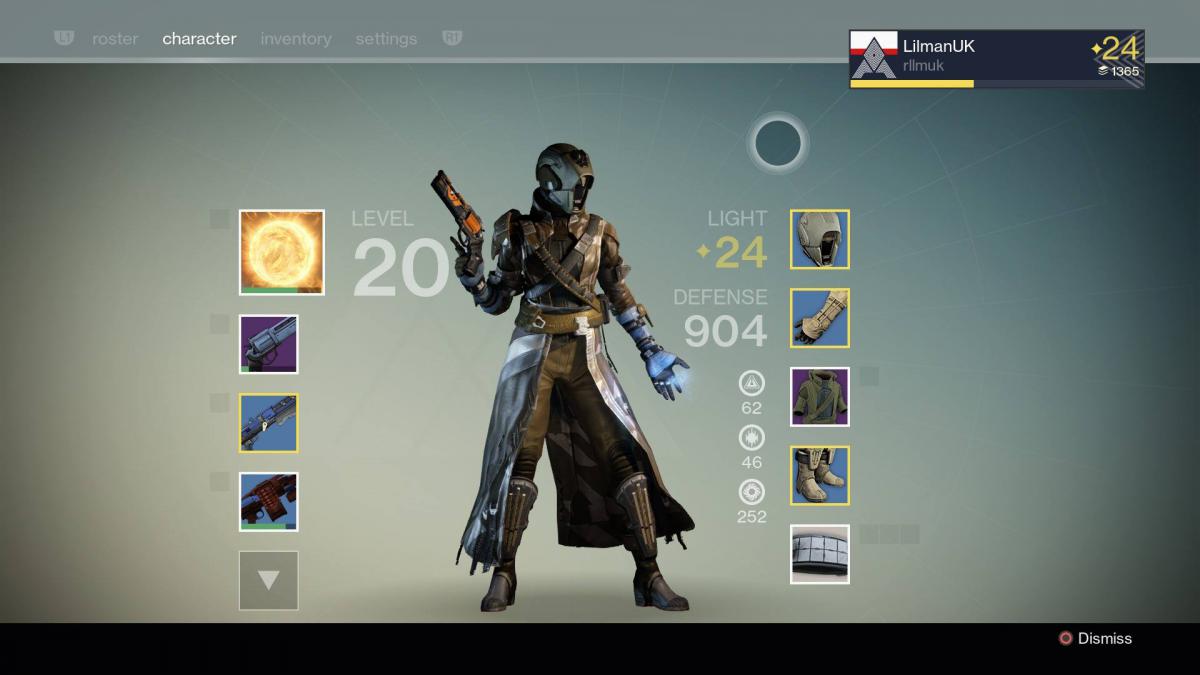Image resolution: width=1200 pixels, height=675 pixels.
Task: Click the LilmanUK player nameplate
Action: pos(996,59)
